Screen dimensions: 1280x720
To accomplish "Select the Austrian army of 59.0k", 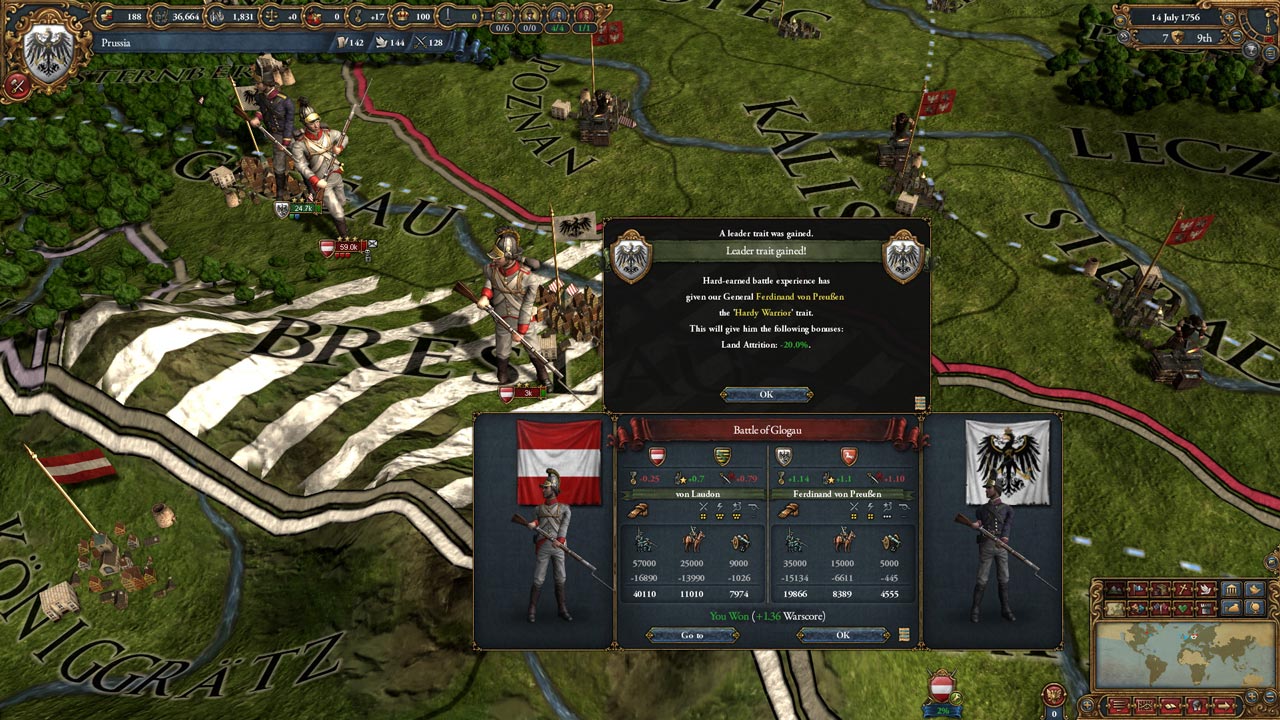I will pyautogui.click(x=347, y=247).
